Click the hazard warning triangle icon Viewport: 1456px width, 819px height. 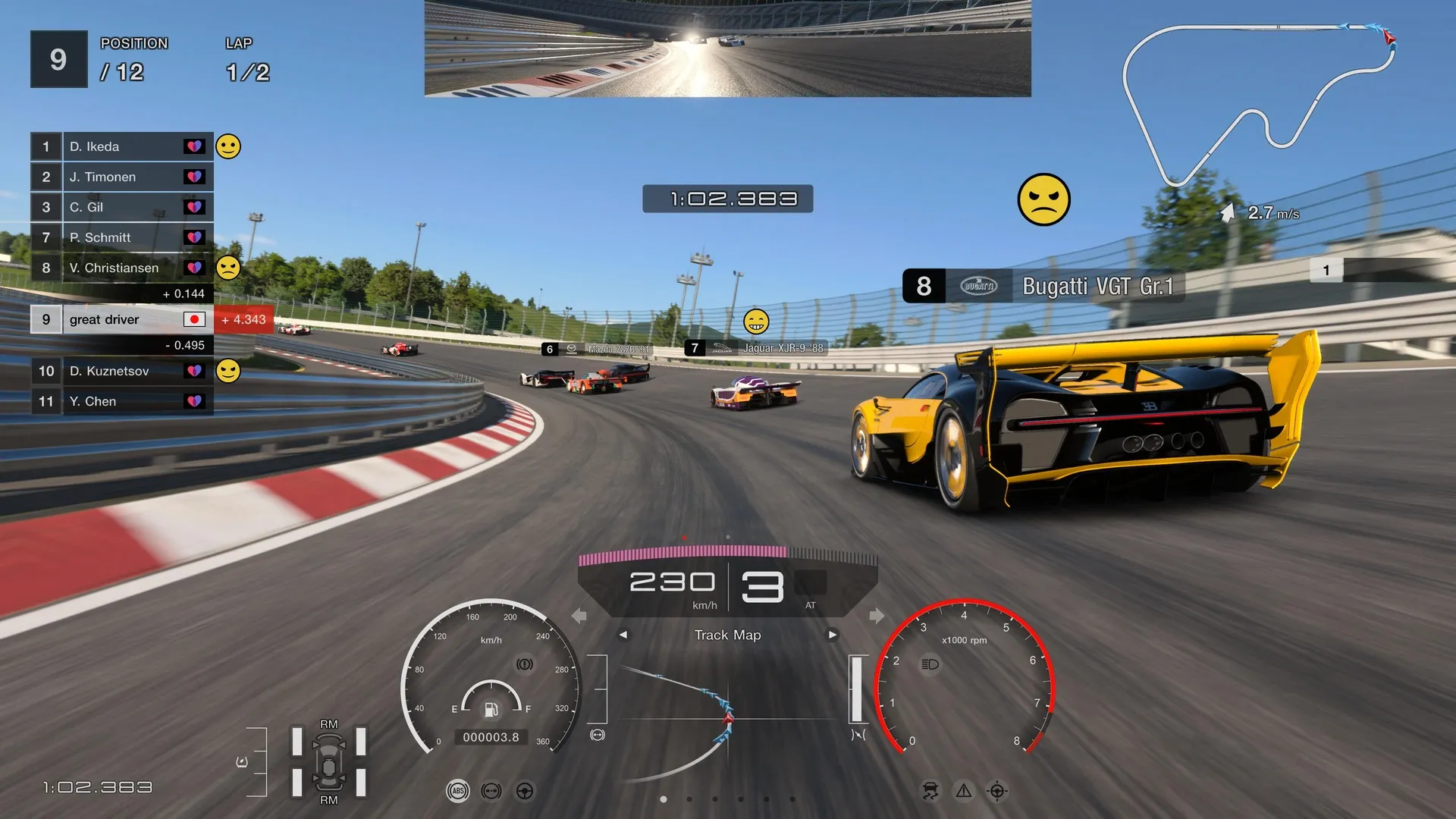click(964, 790)
